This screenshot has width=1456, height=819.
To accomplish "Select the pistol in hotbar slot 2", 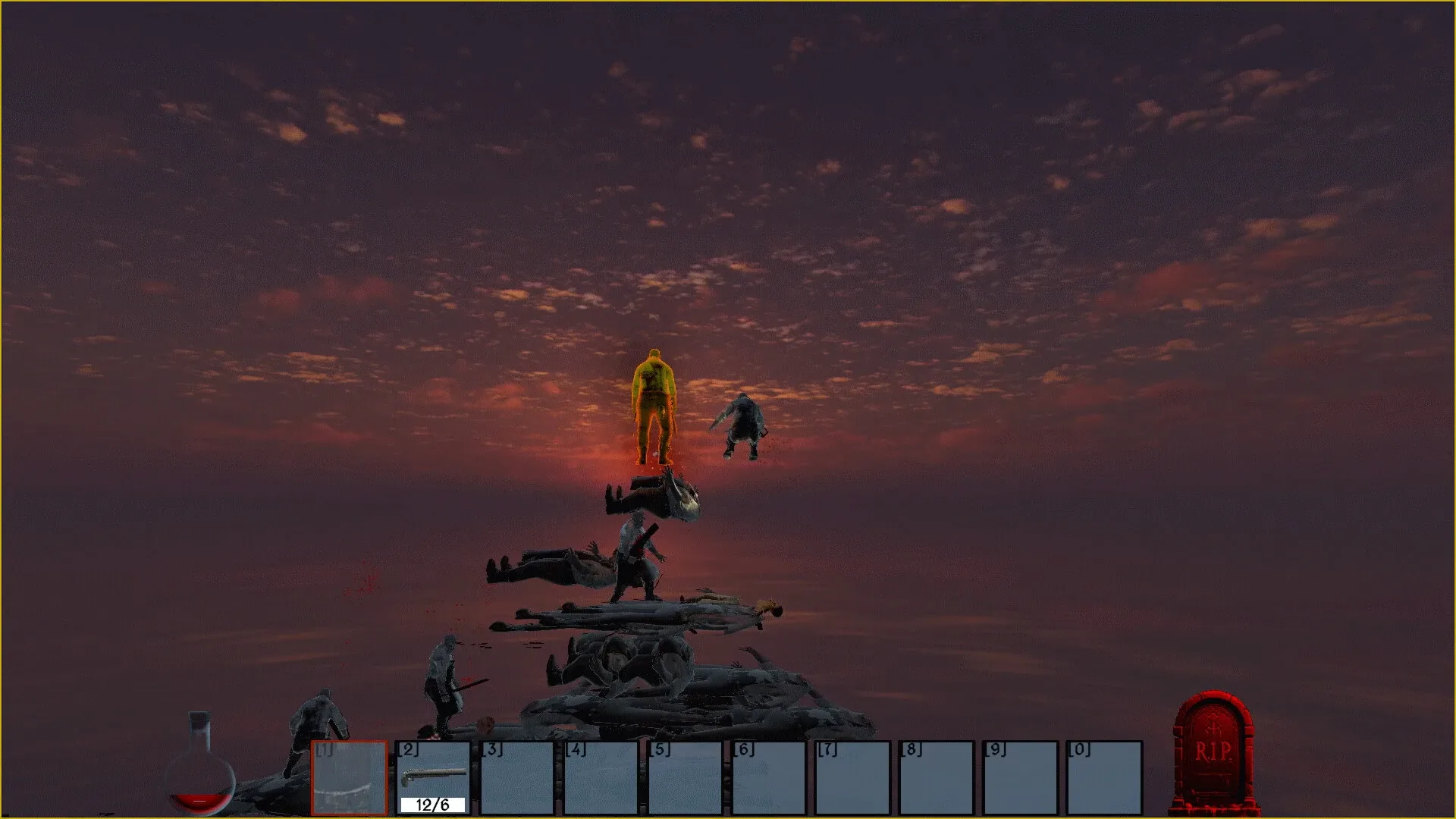I will tap(433, 777).
